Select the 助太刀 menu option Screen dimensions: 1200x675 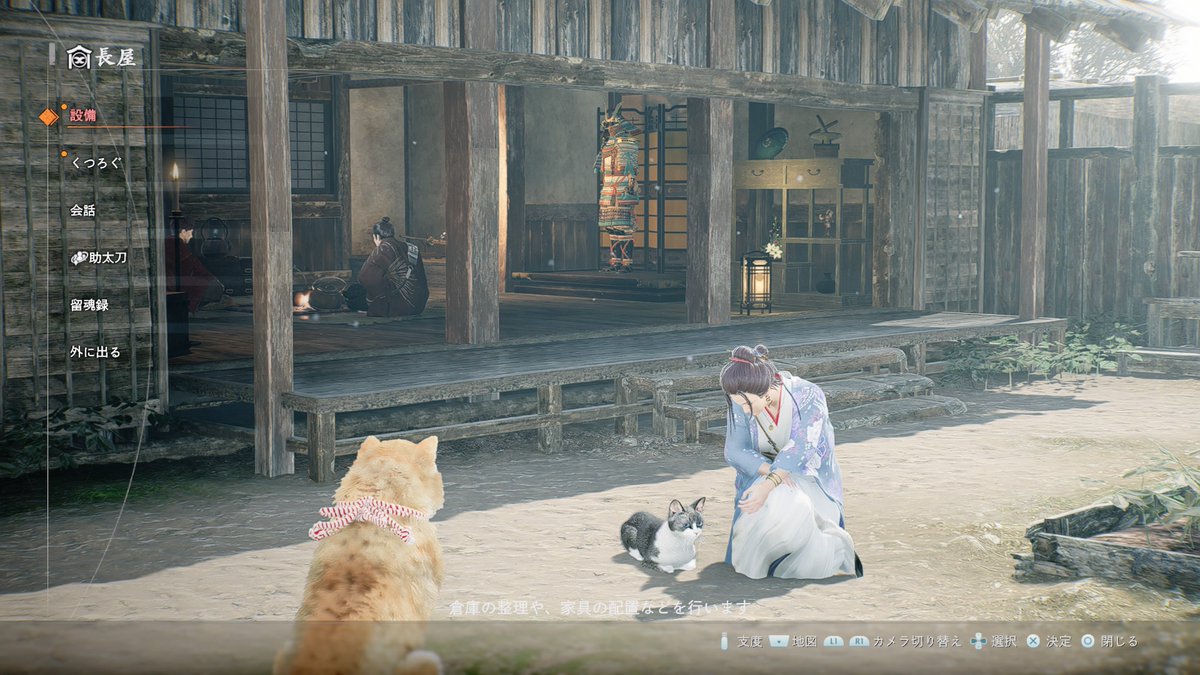[x=98, y=258]
